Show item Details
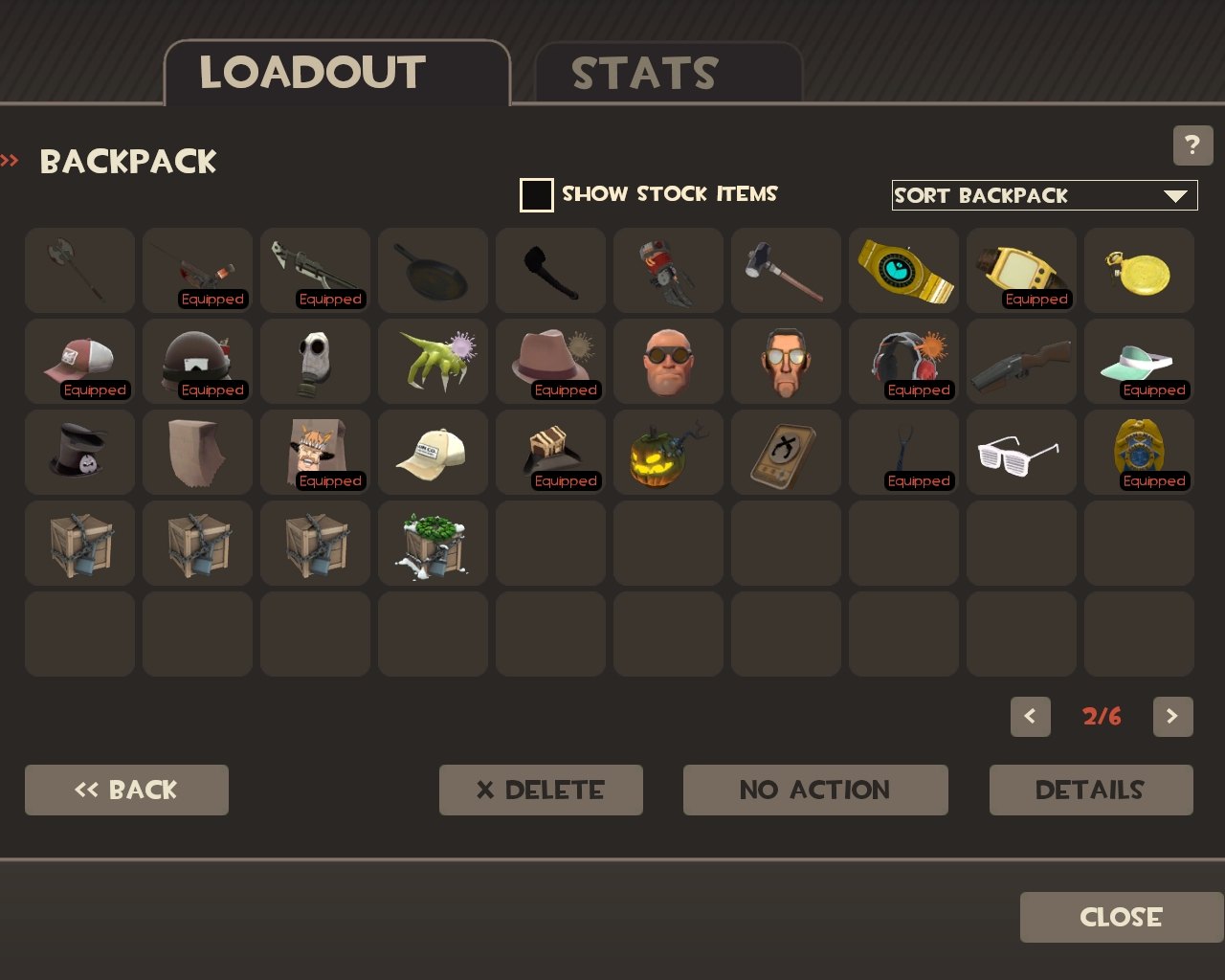The height and width of the screenshot is (980, 1225). pos(1091,791)
